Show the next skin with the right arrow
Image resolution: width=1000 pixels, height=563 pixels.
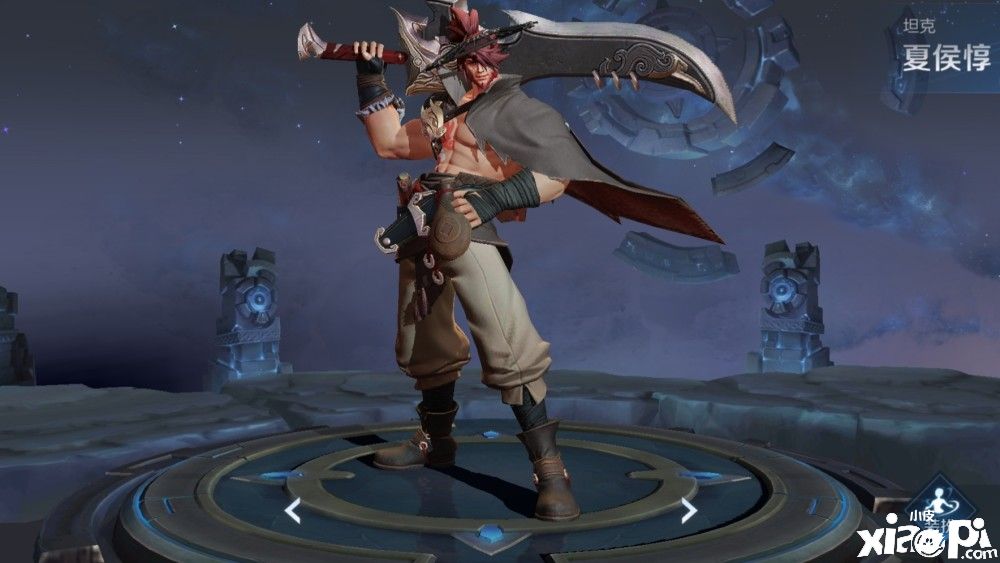pos(689,511)
